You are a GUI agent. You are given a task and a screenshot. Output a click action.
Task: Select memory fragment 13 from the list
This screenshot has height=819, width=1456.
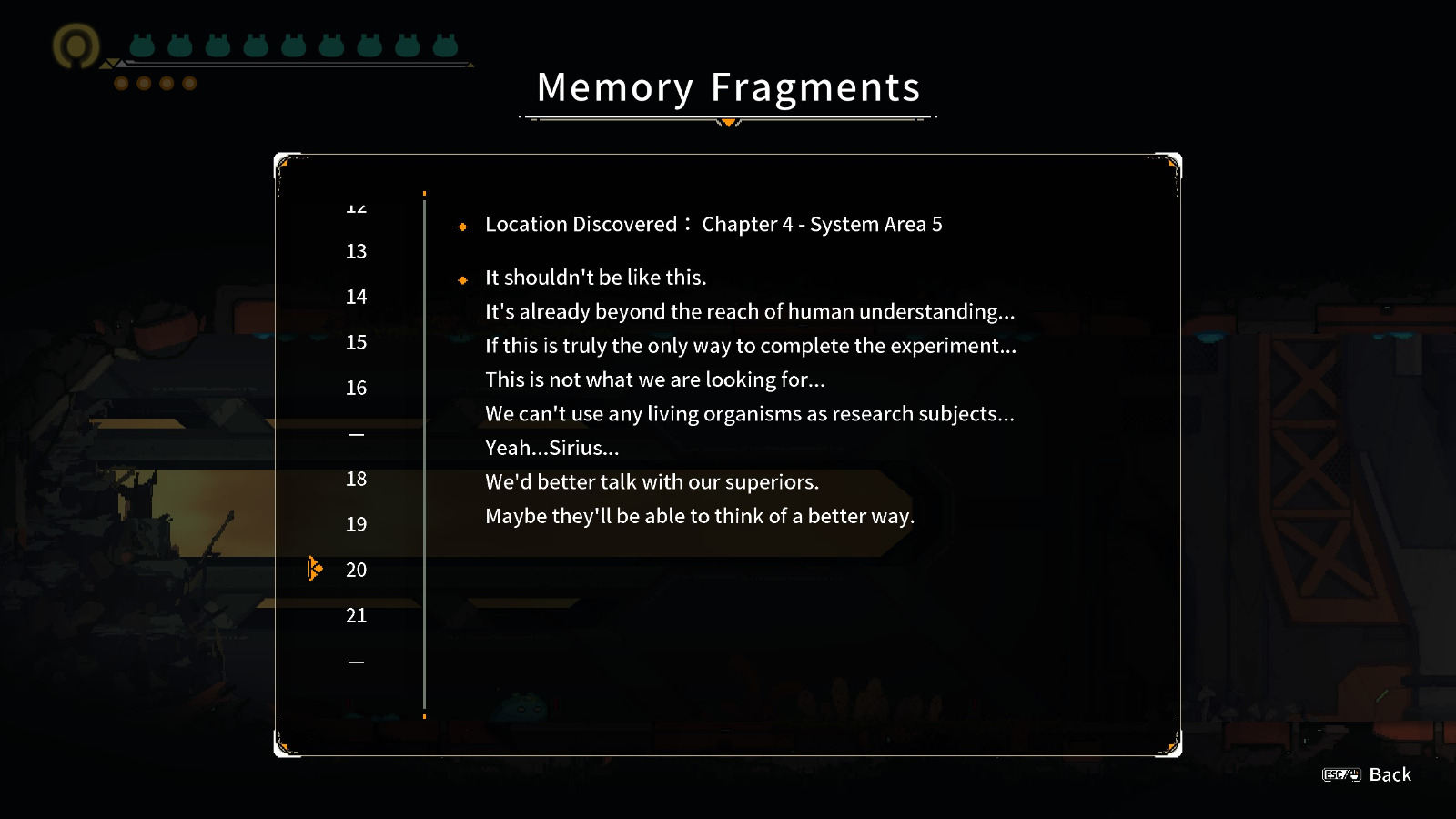[356, 252]
